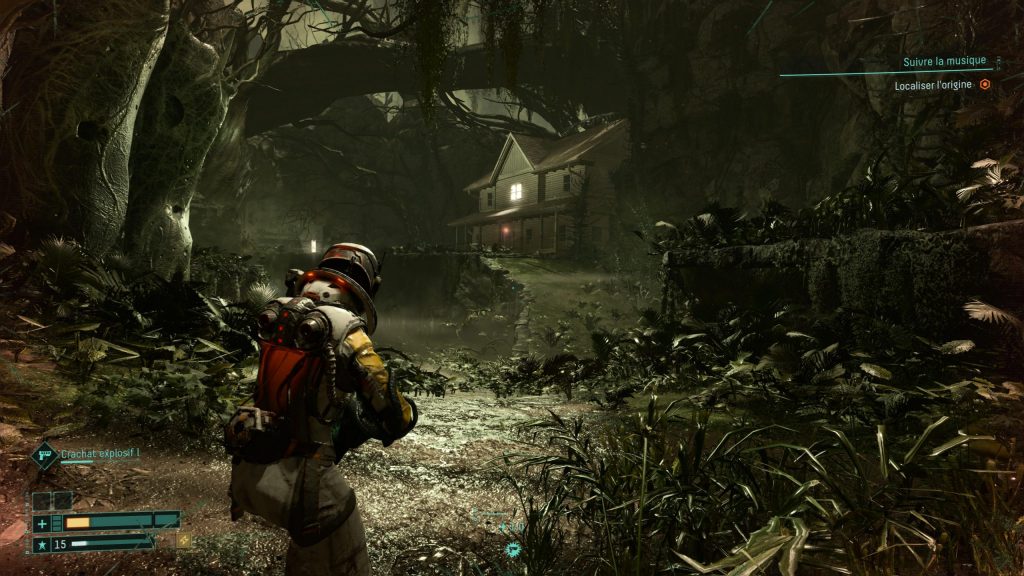
Task: Click the plus health icon
Action: pos(42,523)
